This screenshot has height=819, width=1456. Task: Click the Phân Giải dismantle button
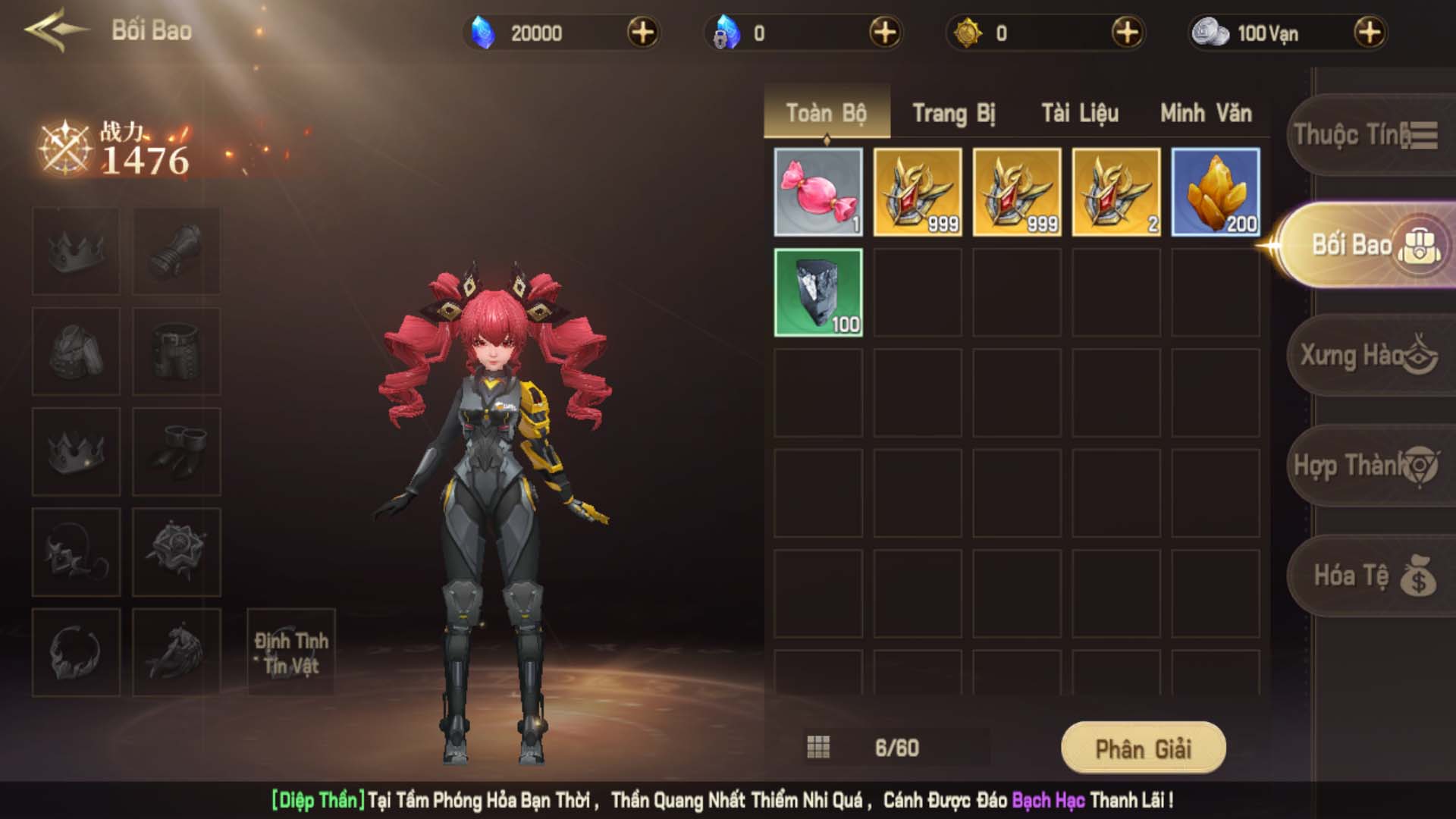pos(1143,748)
